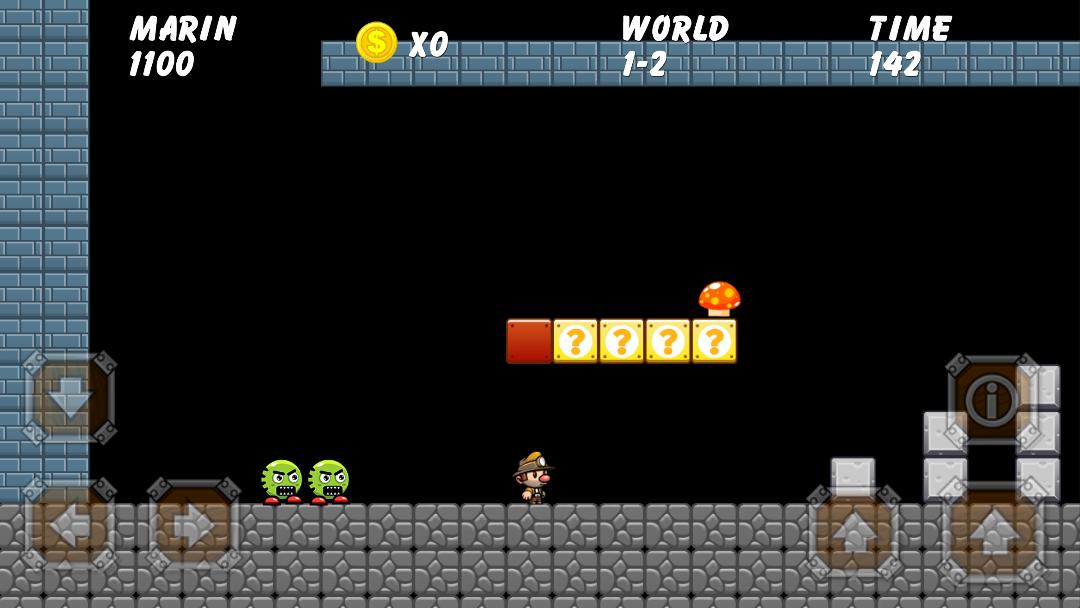Move right with the right arrow button
The image size is (1080, 608).
tap(194, 525)
